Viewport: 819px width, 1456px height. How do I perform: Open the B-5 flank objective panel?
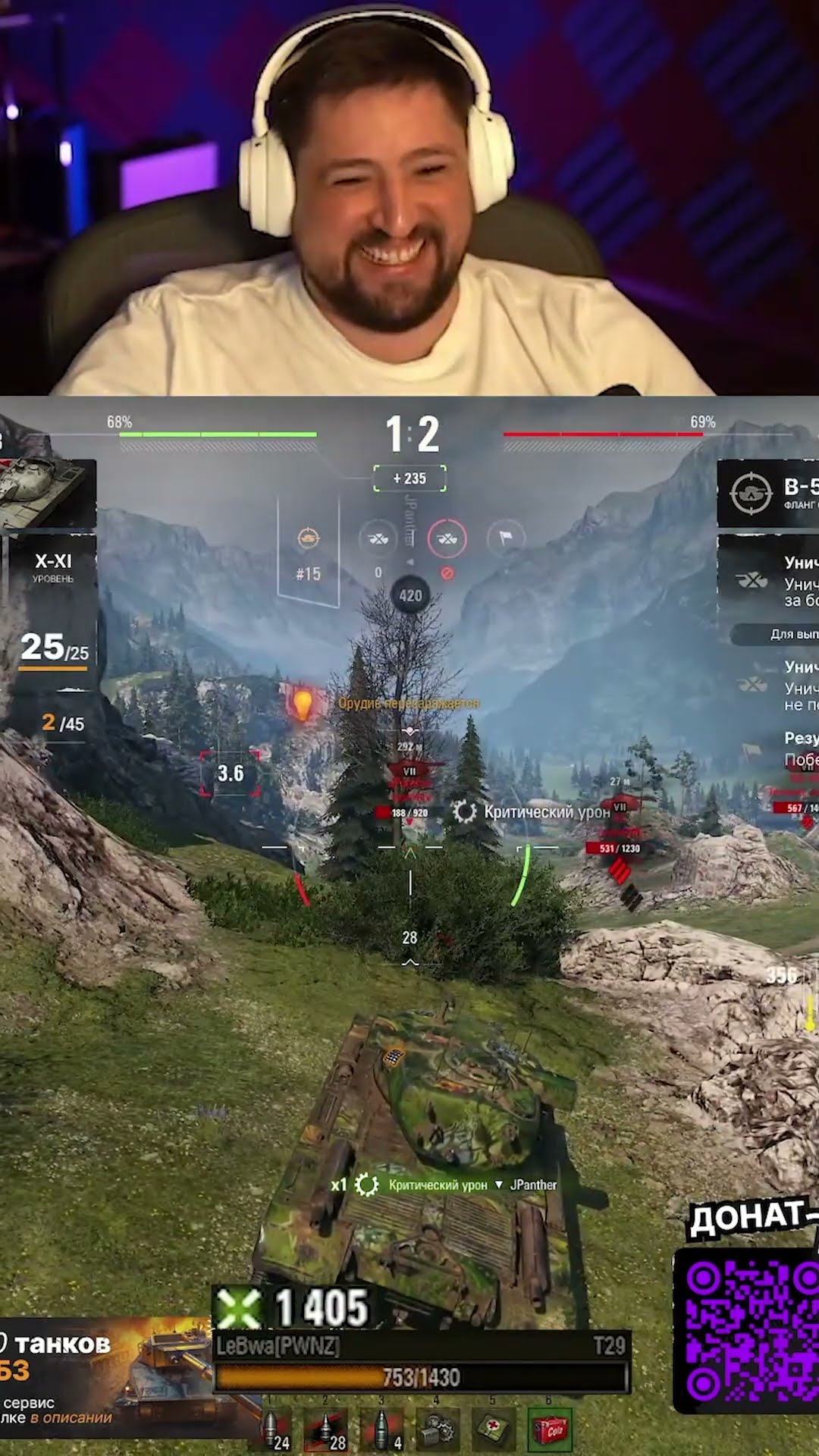767,493
